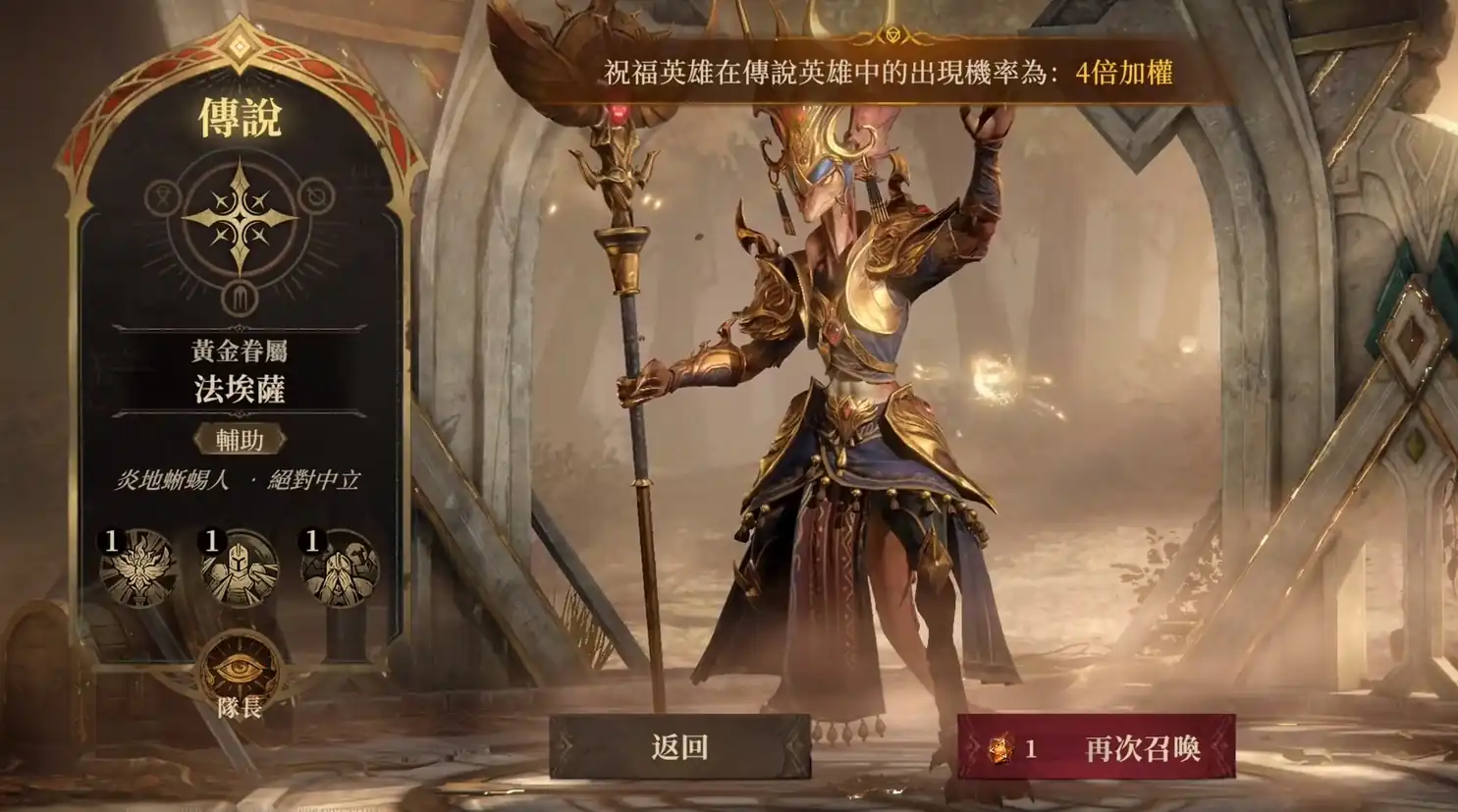Click the summon token icon on 再次召喚 button
The height and width of the screenshot is (812, 1458).
click(x=1003, y=749)
